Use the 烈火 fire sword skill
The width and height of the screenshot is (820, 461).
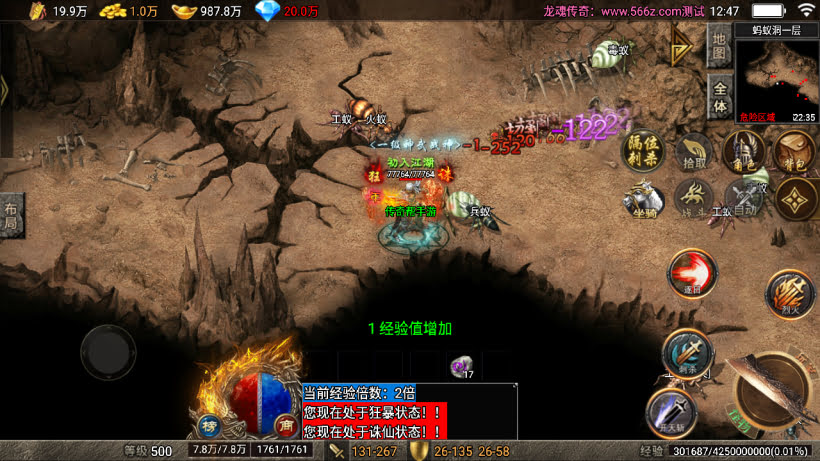pos(789,294)
